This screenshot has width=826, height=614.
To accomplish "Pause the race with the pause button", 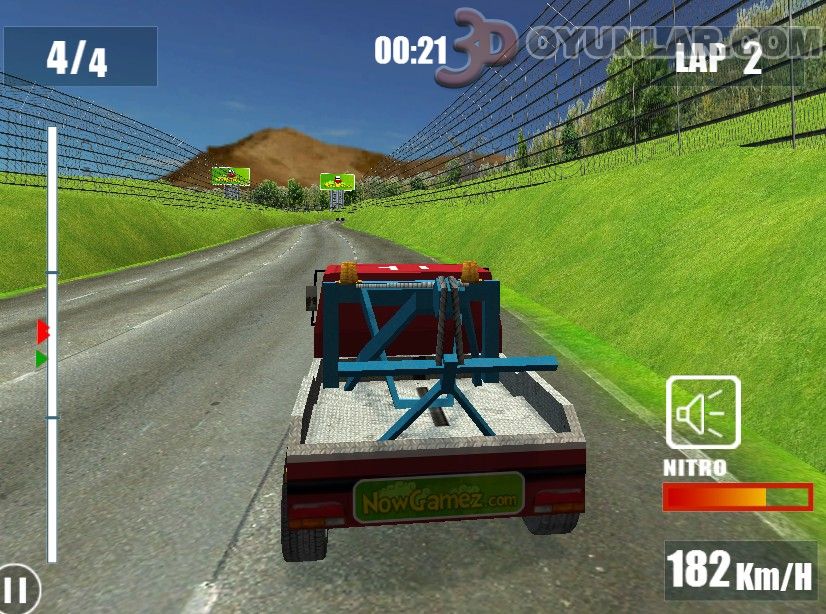I will [x=17, y=590].
